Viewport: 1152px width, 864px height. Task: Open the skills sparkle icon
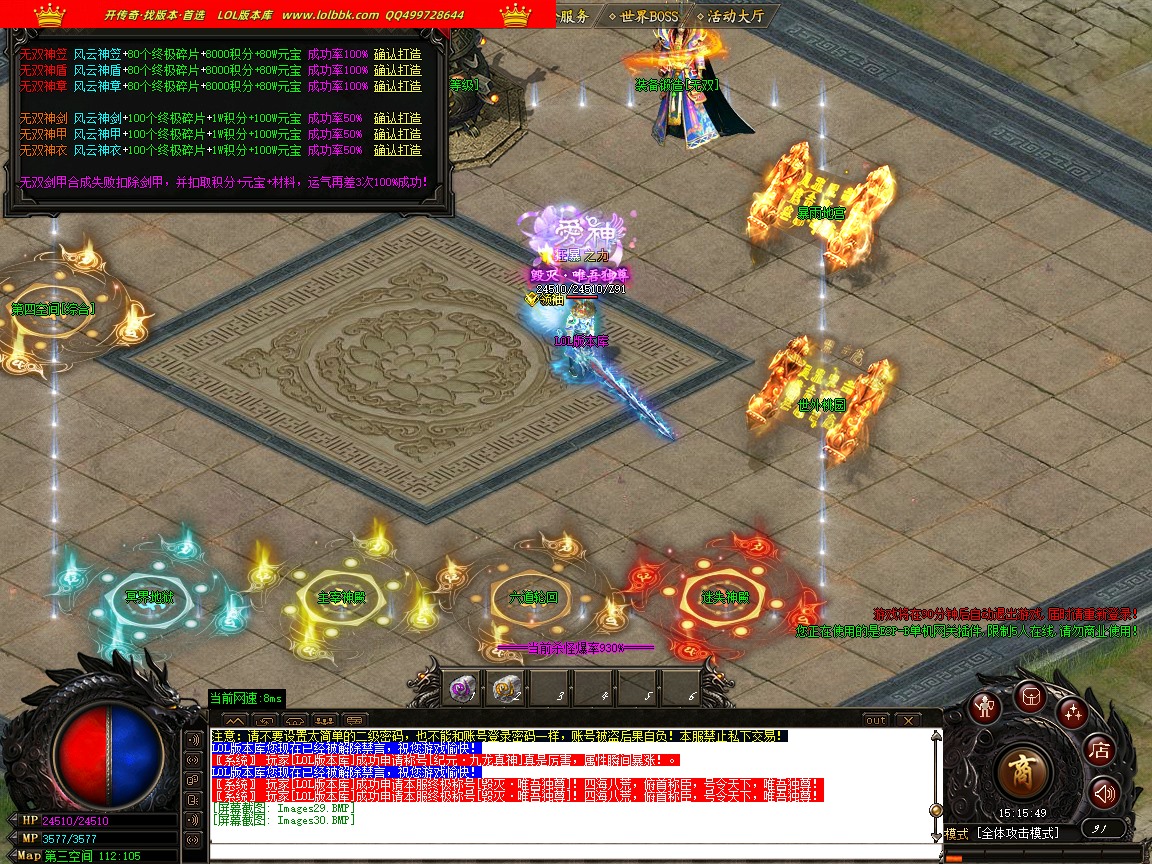1073,712
